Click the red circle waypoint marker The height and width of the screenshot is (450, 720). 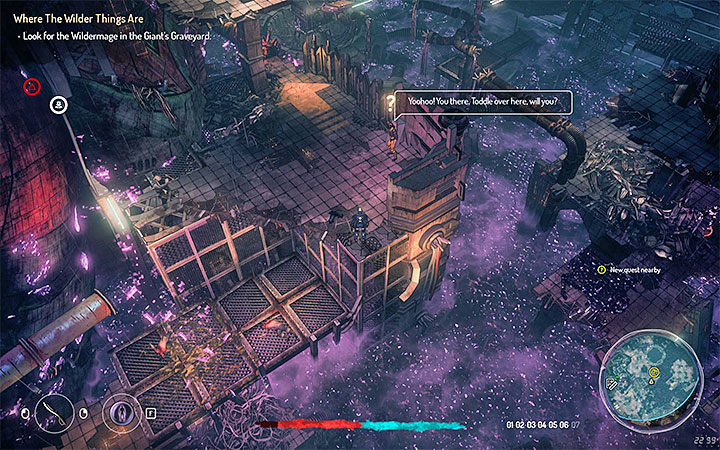pos(32,87)
